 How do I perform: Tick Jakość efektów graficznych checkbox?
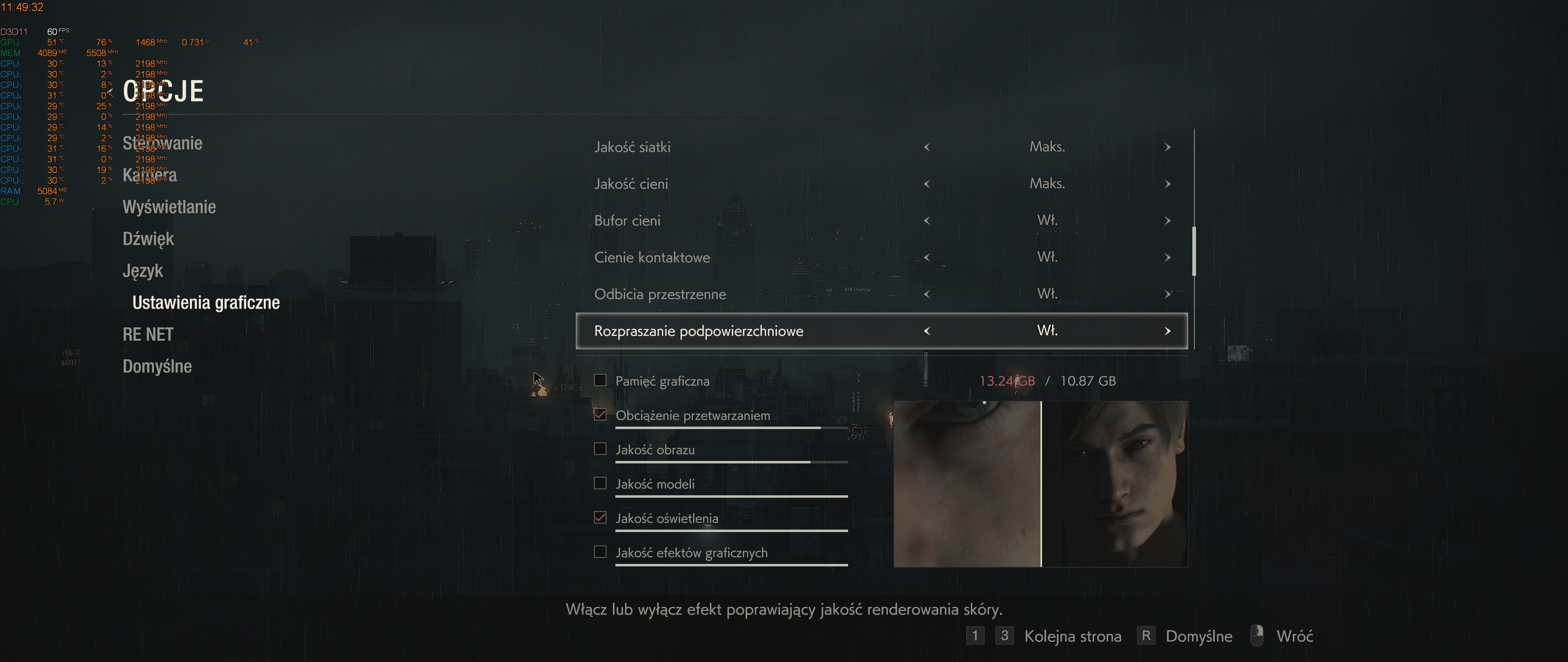point(600,552)
